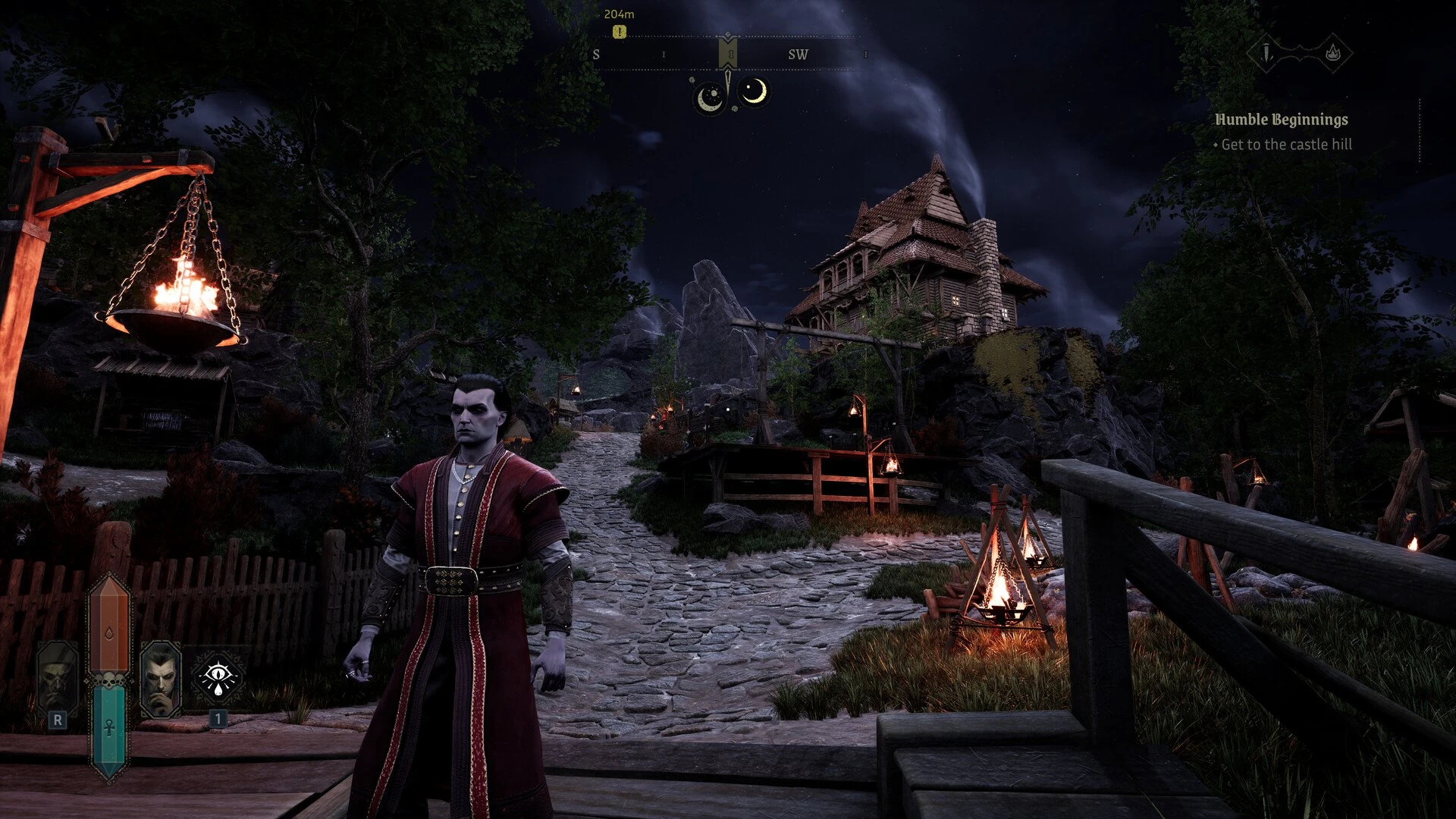Select the S heading on the compass
This screenshot has width=1456, height=819.
point(596,55)
